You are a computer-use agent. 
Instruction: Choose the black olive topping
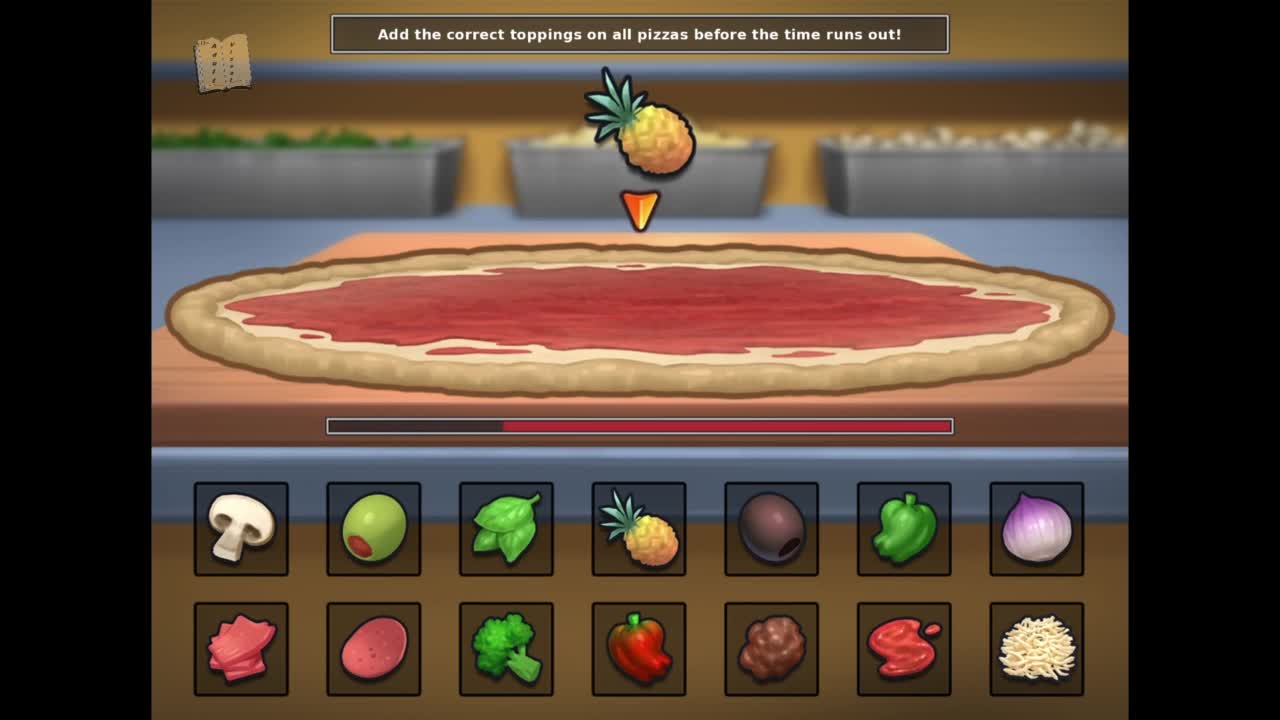coord(771,529)
